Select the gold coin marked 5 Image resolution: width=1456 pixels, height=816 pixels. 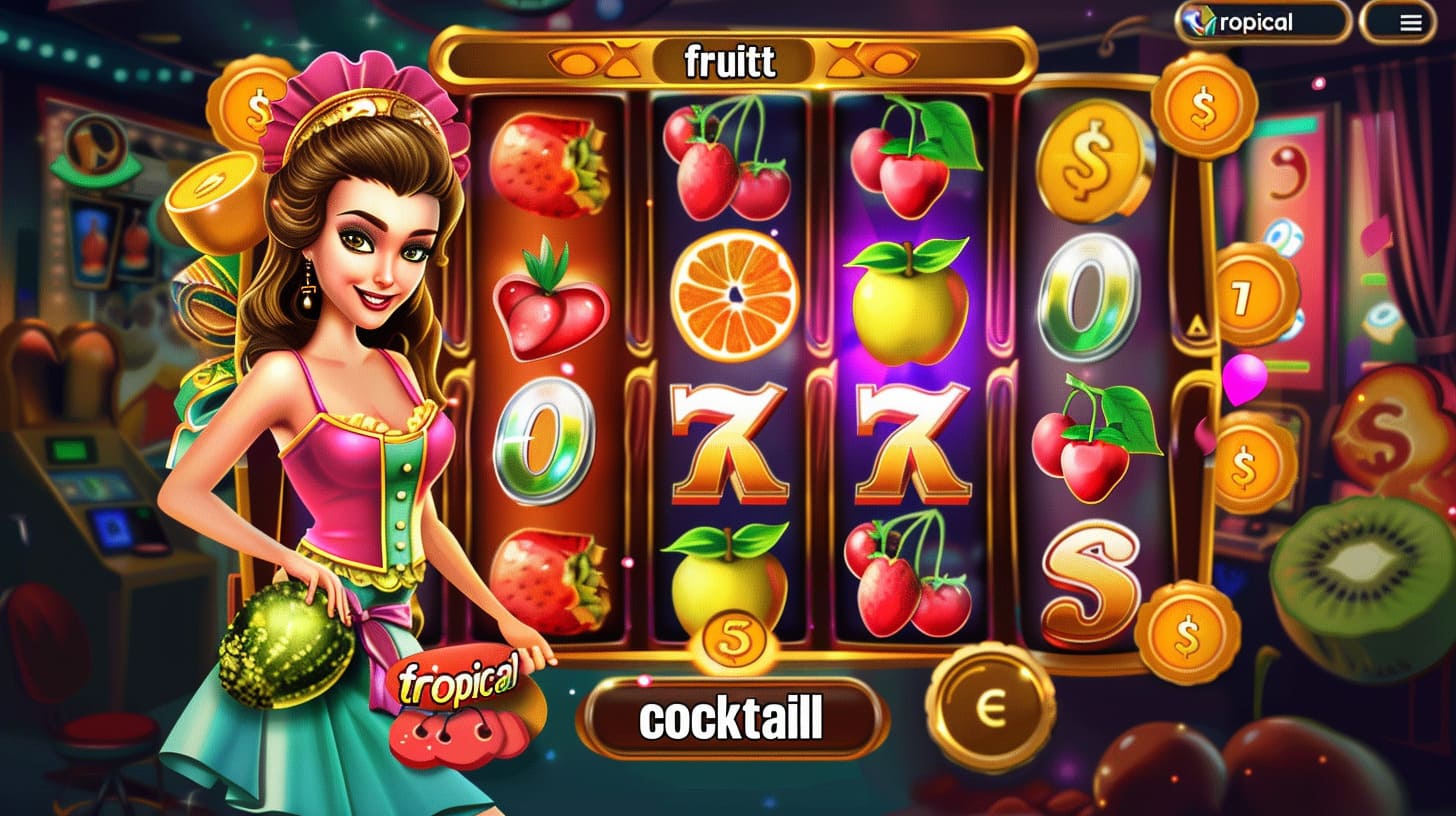tap(735, 637)
